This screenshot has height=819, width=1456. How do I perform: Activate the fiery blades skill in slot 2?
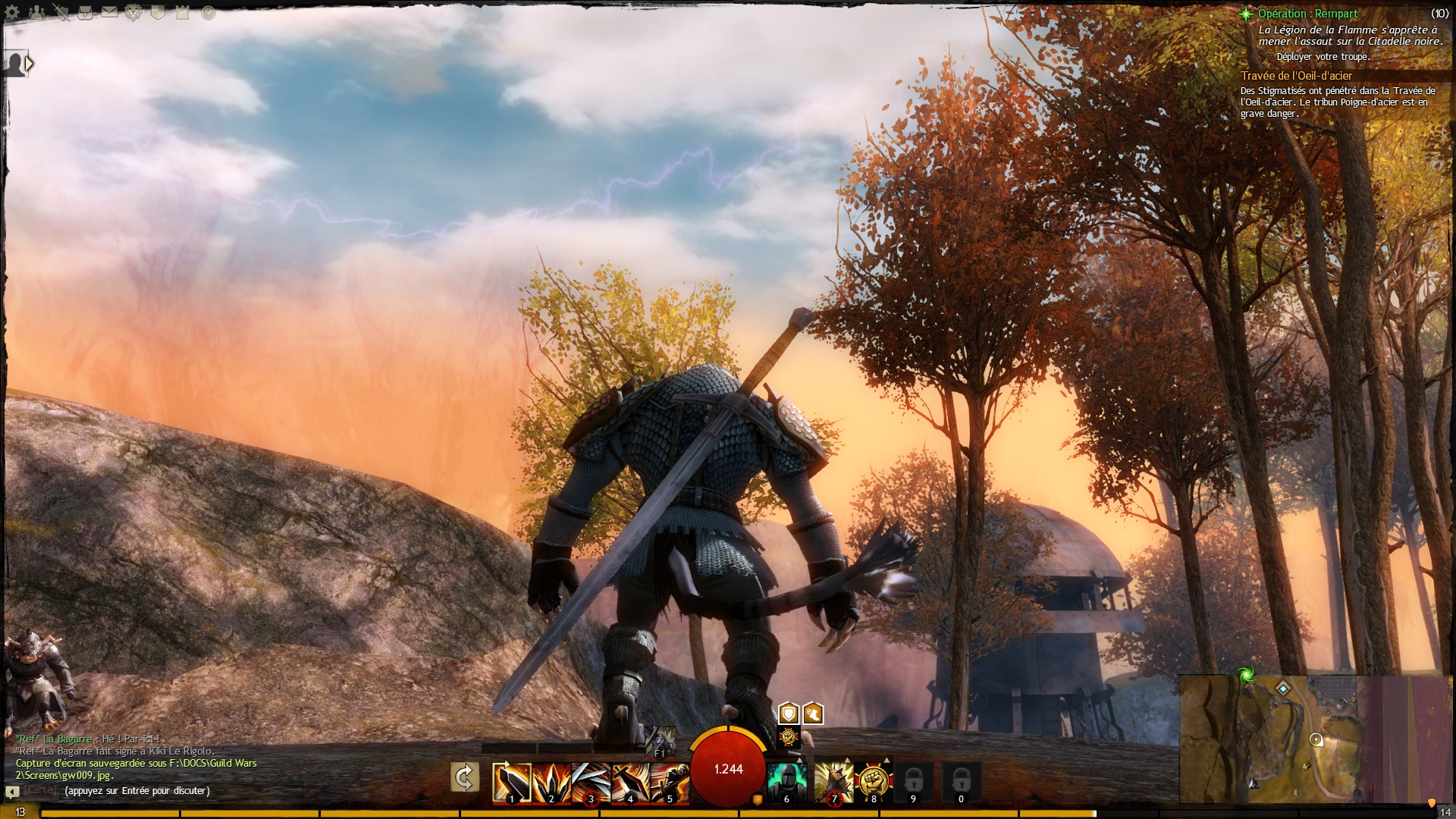coord(551,782)
